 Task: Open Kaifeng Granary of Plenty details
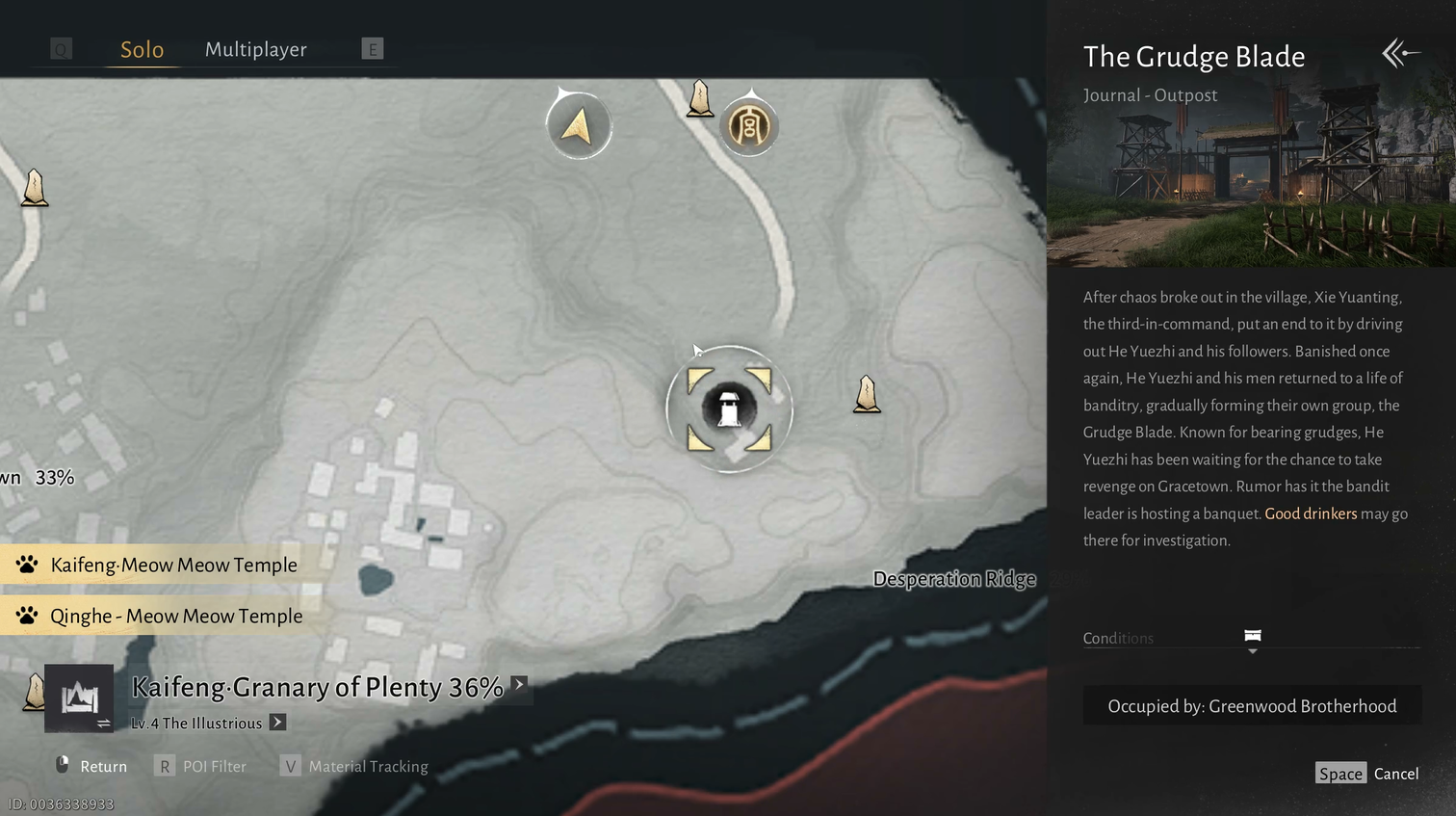coord(519,685)
